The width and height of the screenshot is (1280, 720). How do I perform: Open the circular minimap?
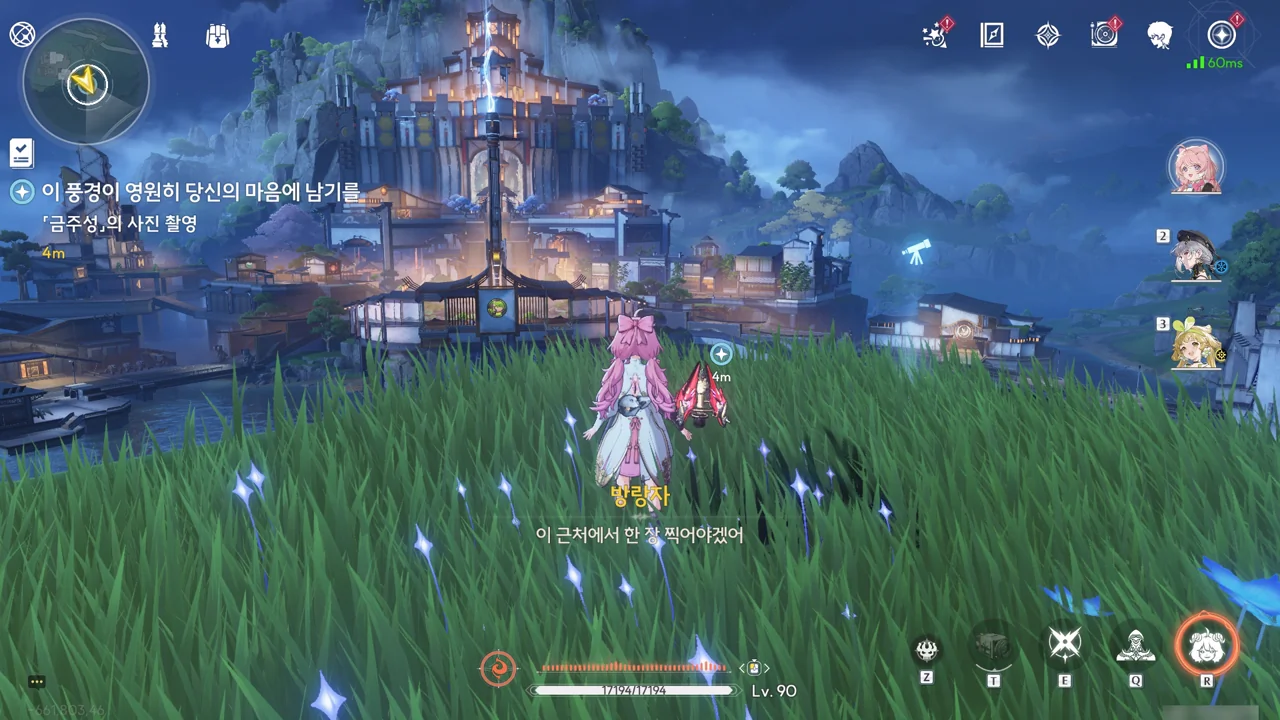[x=86, y=82]
